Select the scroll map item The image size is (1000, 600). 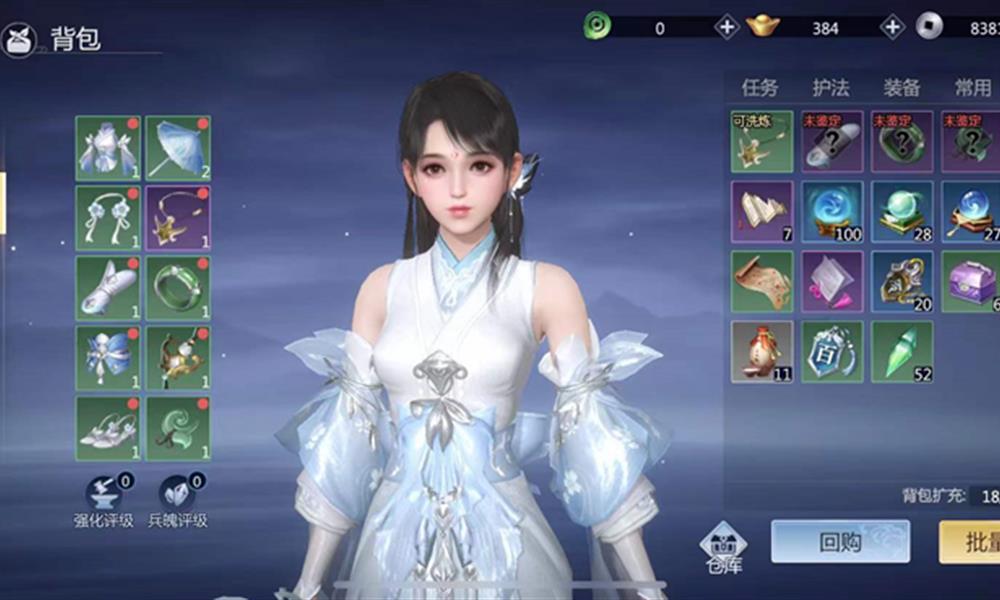pyautogui.click(x=762, y=281)
